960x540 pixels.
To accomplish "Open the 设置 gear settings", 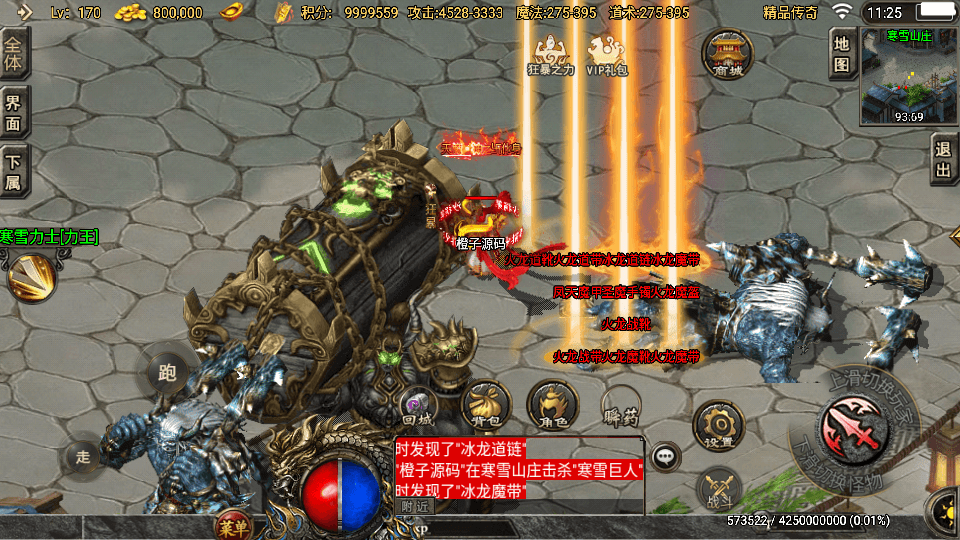I will (x=717, y=425).
